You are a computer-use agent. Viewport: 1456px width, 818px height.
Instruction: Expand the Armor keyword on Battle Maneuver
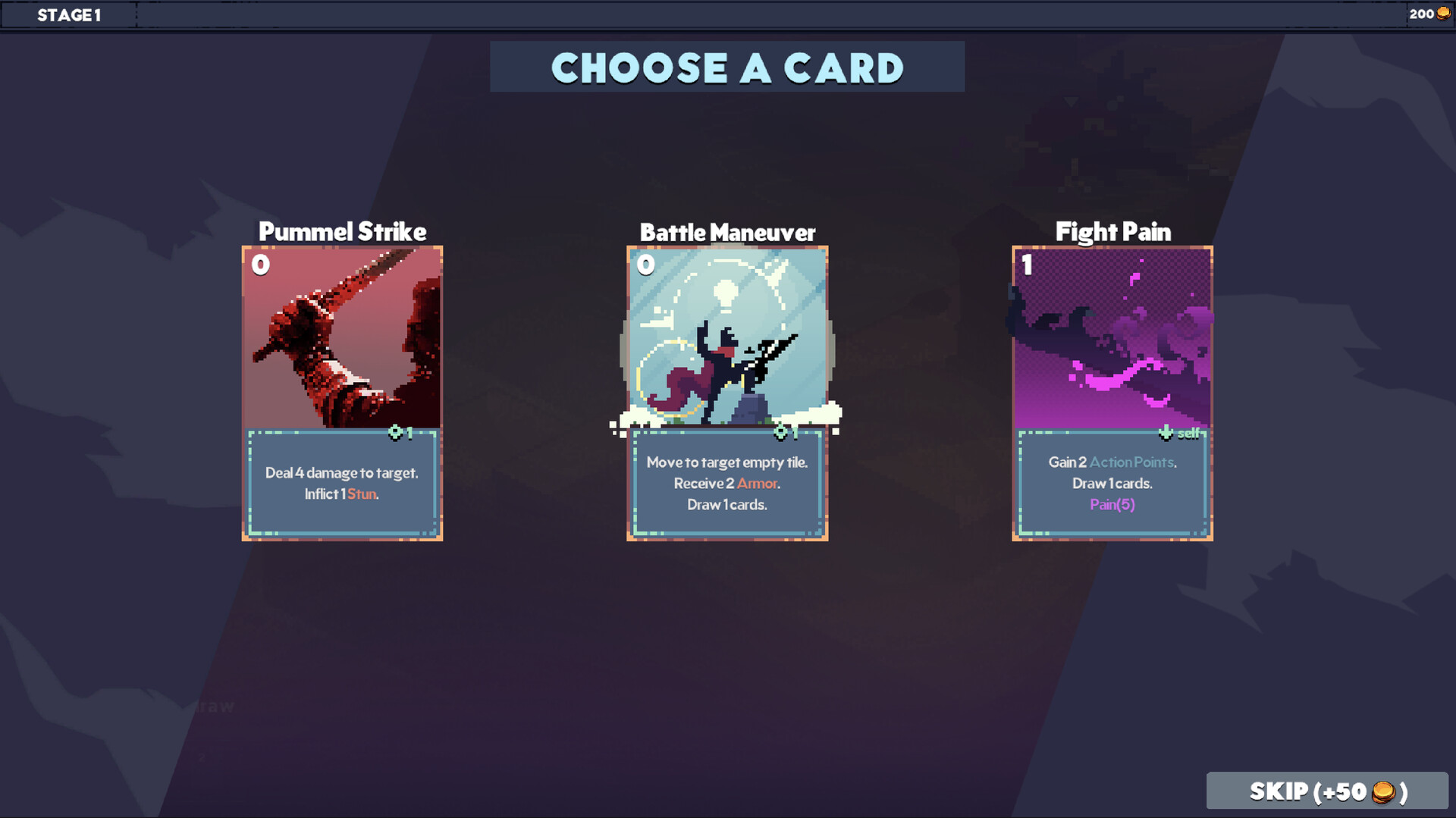[758, 483]
